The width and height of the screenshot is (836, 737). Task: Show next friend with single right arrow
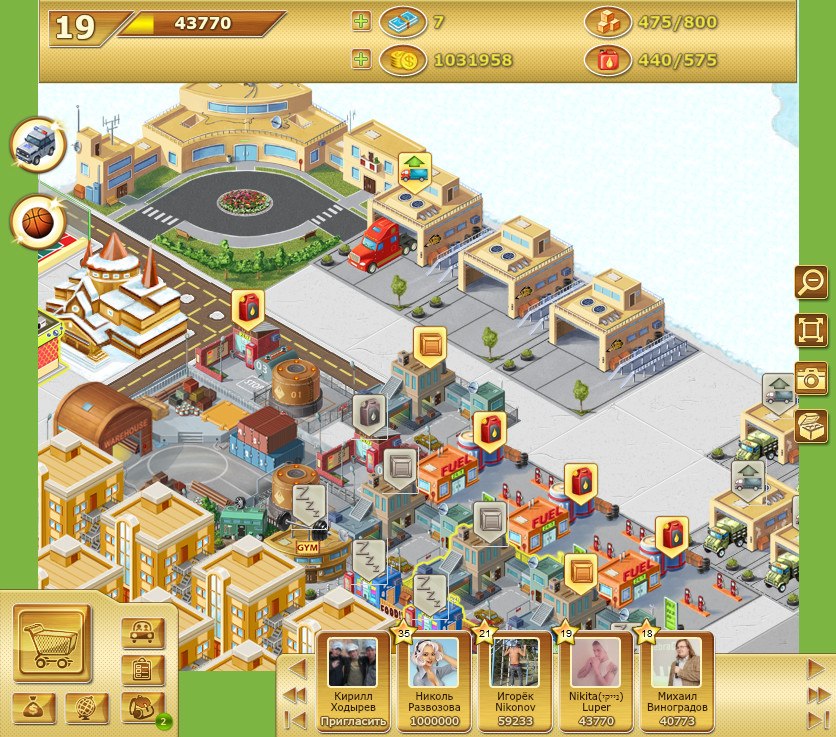tap(816, 668)
